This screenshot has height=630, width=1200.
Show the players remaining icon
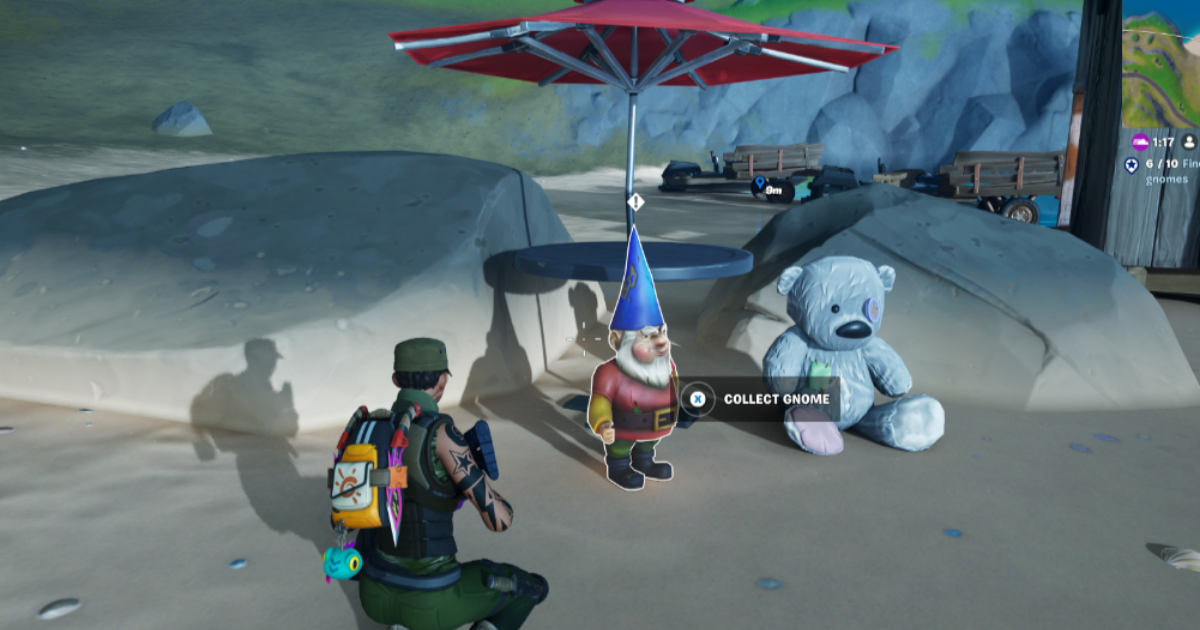(x=1189, y=142)
